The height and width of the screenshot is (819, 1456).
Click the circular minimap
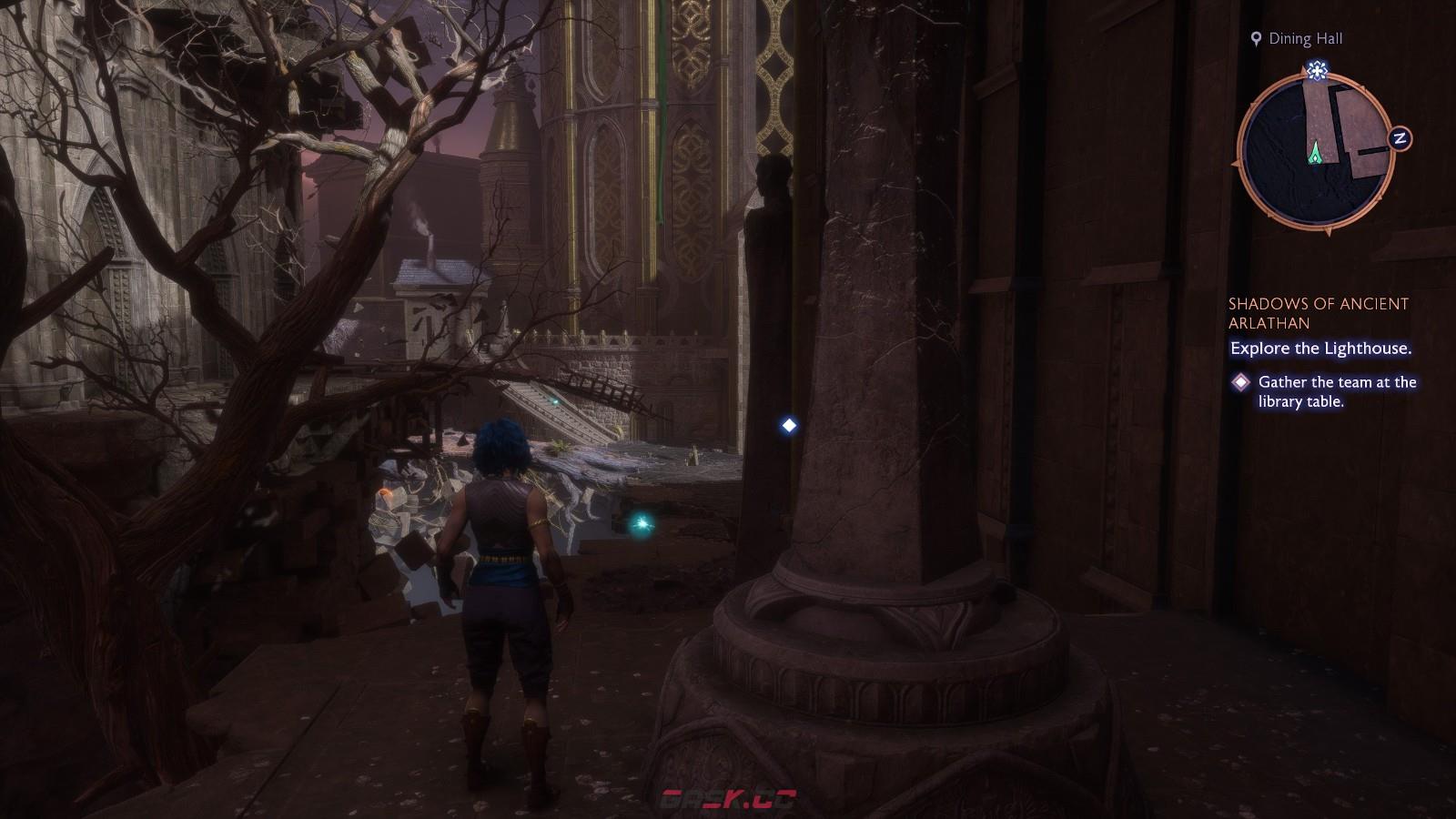tap(1316, 152)
